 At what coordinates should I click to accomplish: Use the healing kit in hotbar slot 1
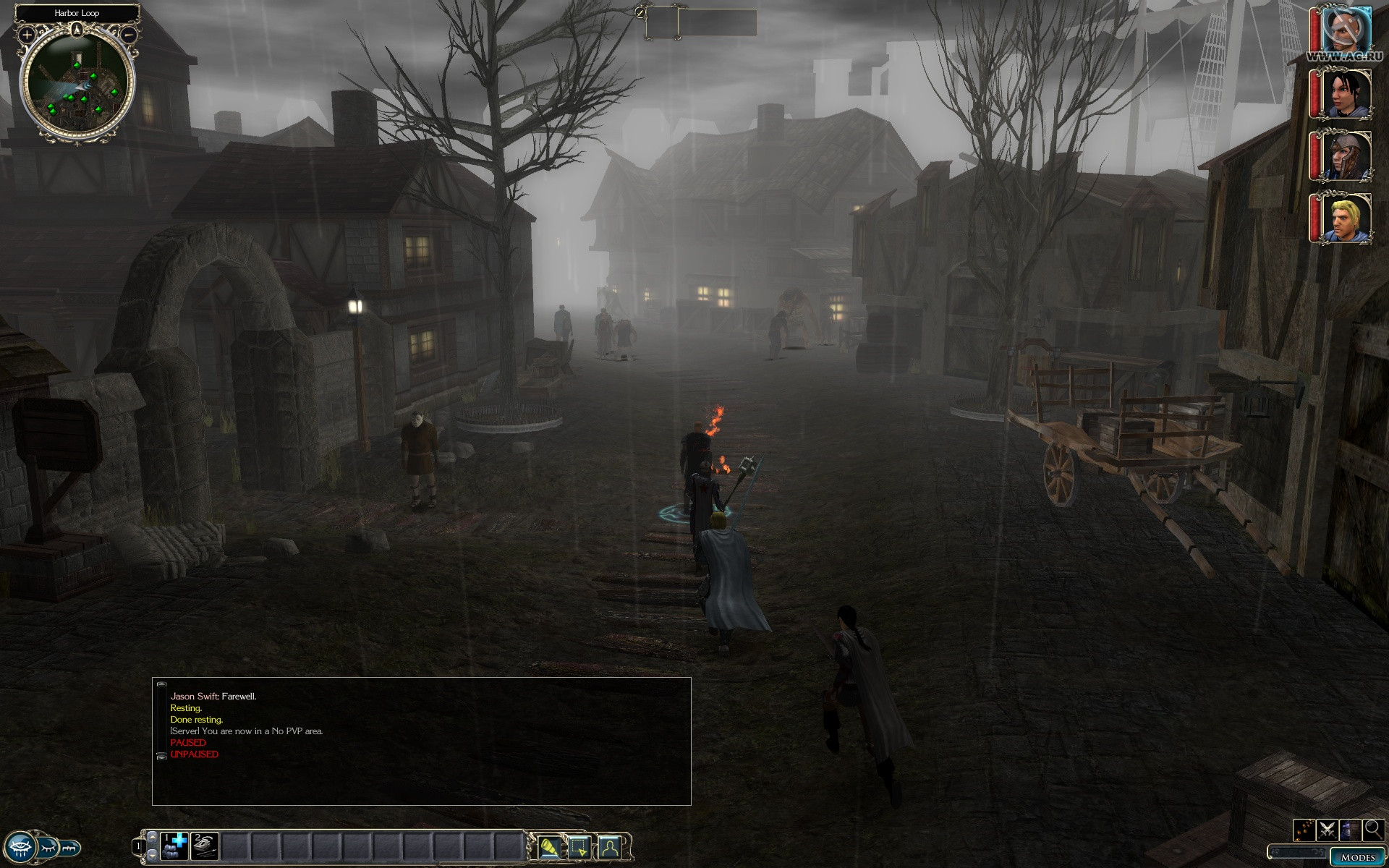click(174, 846)
